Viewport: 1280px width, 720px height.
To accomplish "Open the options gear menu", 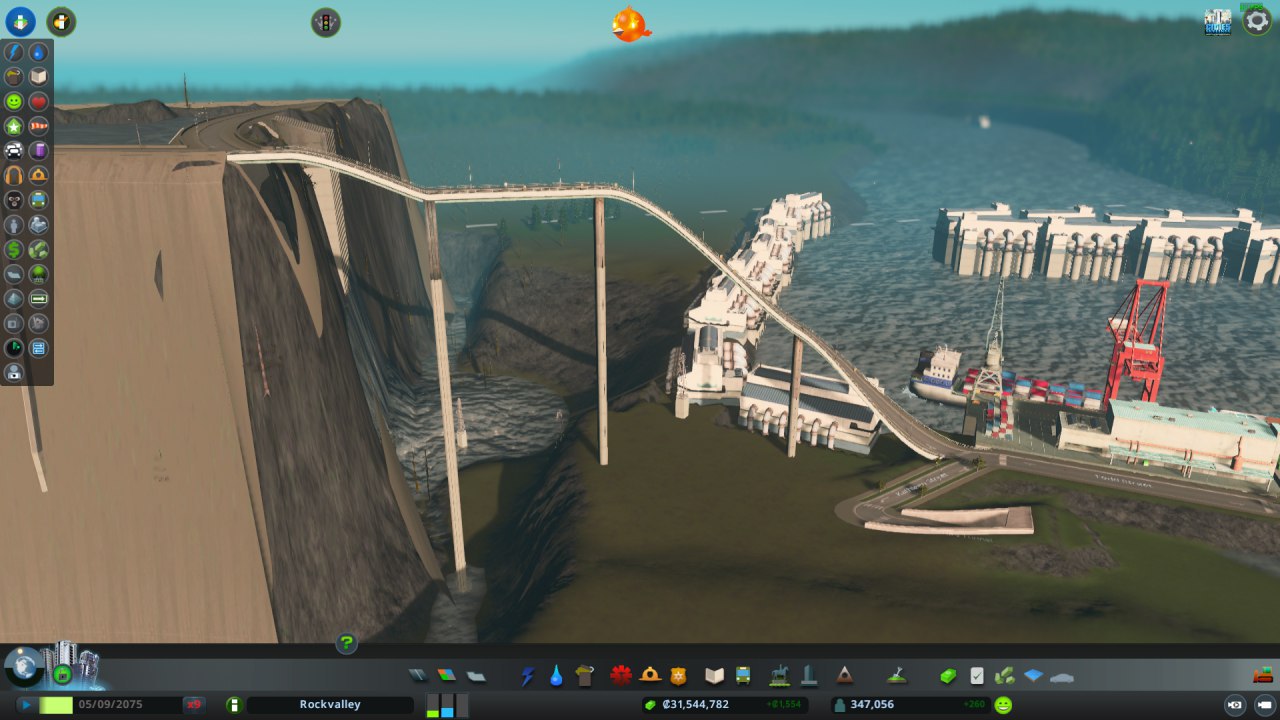I will (x=1257, y=22).
